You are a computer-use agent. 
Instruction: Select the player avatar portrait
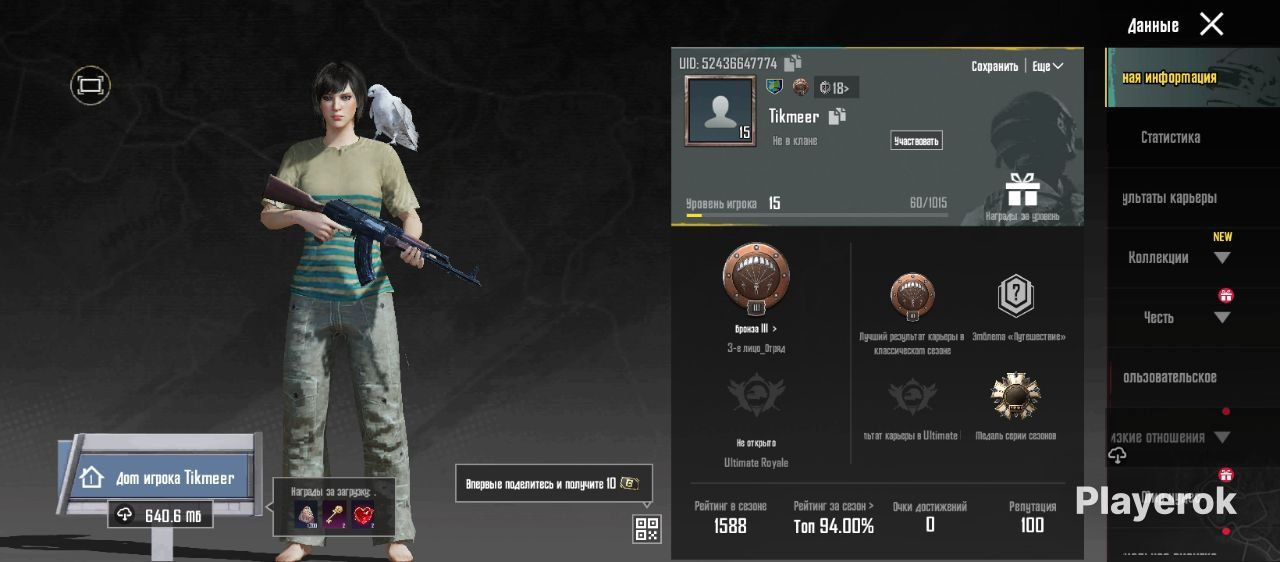point(720,110)
